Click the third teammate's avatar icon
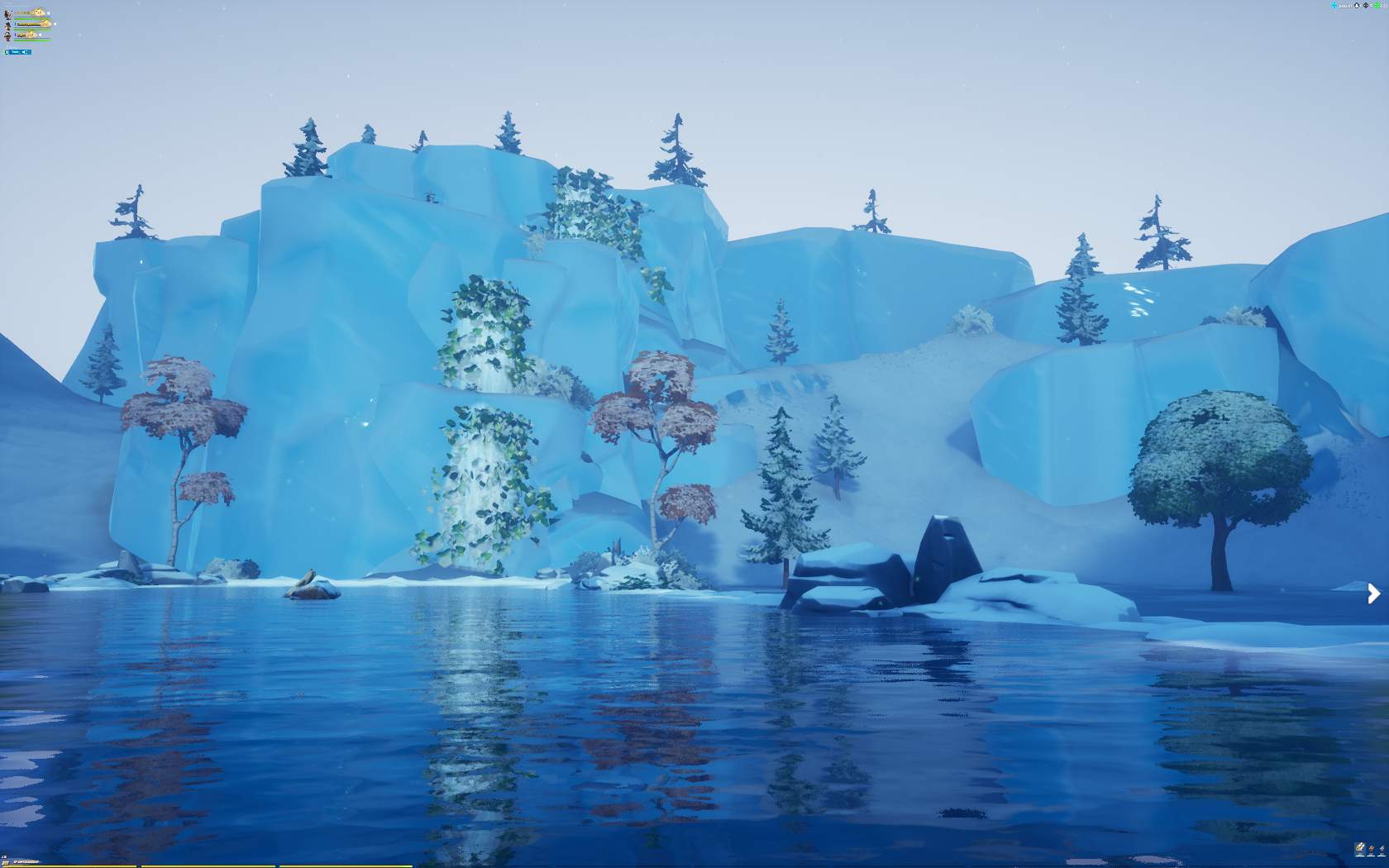This screenshot has width=1389, height=868. click(x=7, y=36)
